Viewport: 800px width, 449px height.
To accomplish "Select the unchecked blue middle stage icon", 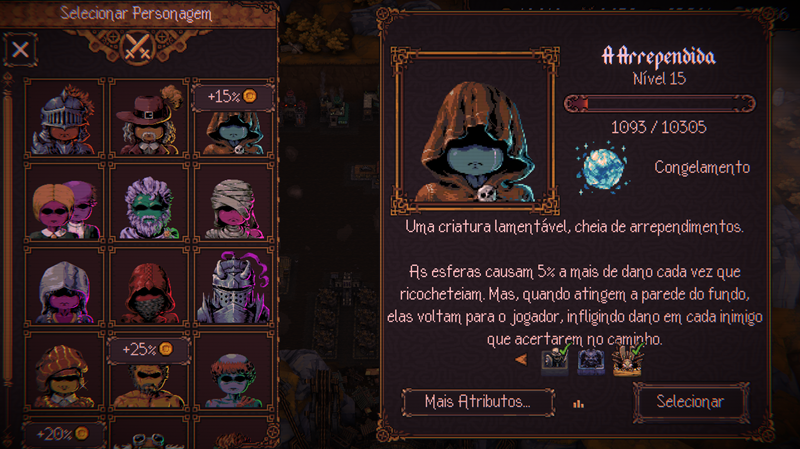I will pyautogui.click(x=591, y=360).
